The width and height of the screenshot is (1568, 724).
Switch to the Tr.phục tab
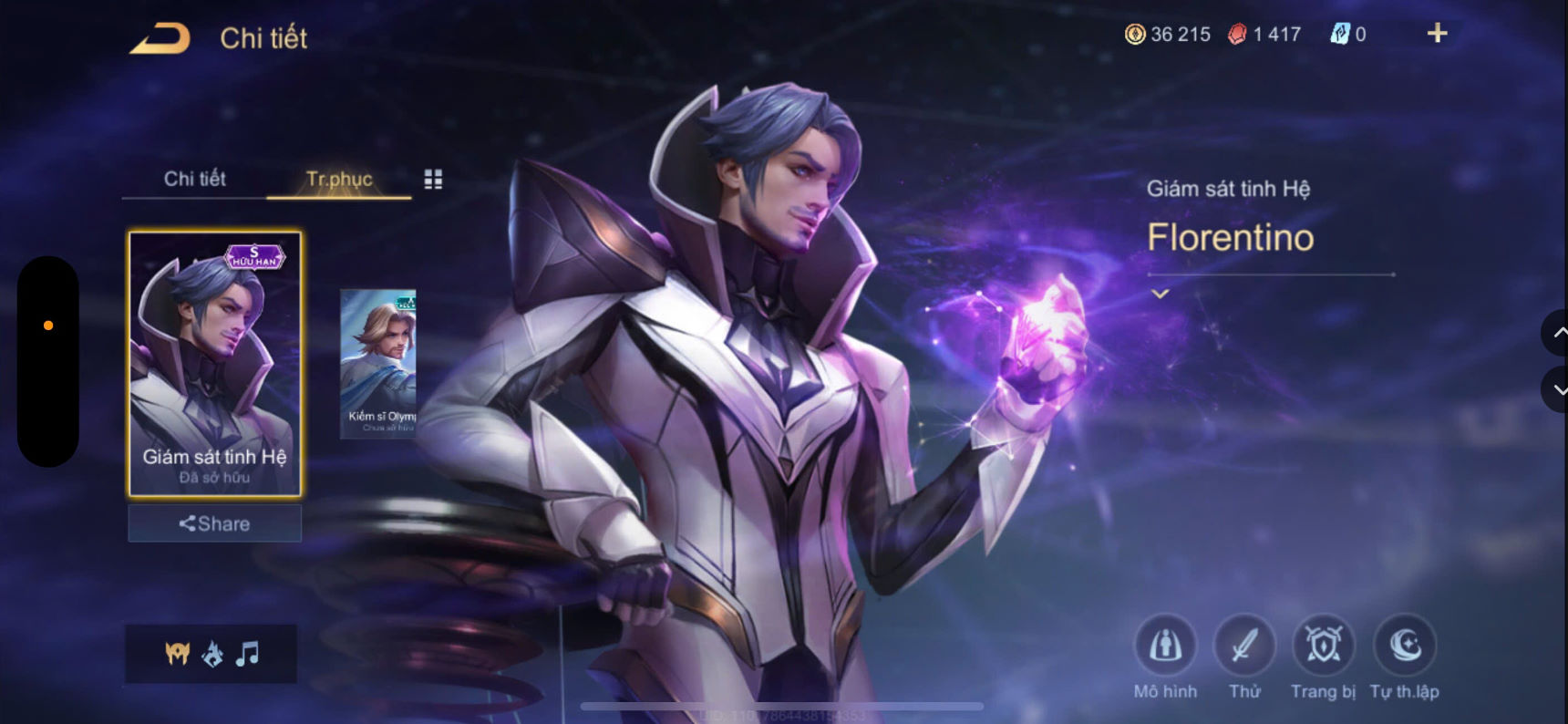(x=338, y=179)
